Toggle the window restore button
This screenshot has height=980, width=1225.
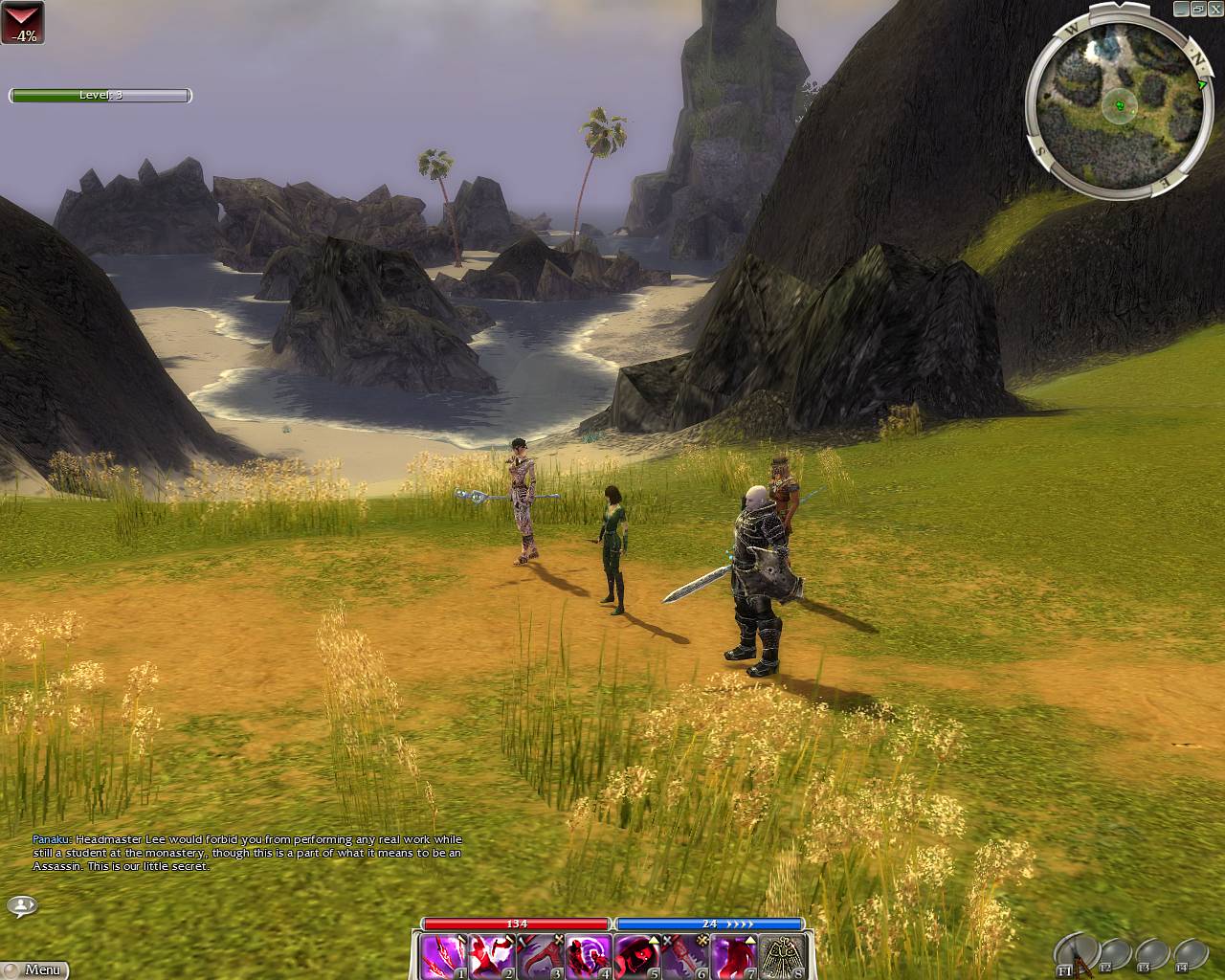(x=1197, y=9)
